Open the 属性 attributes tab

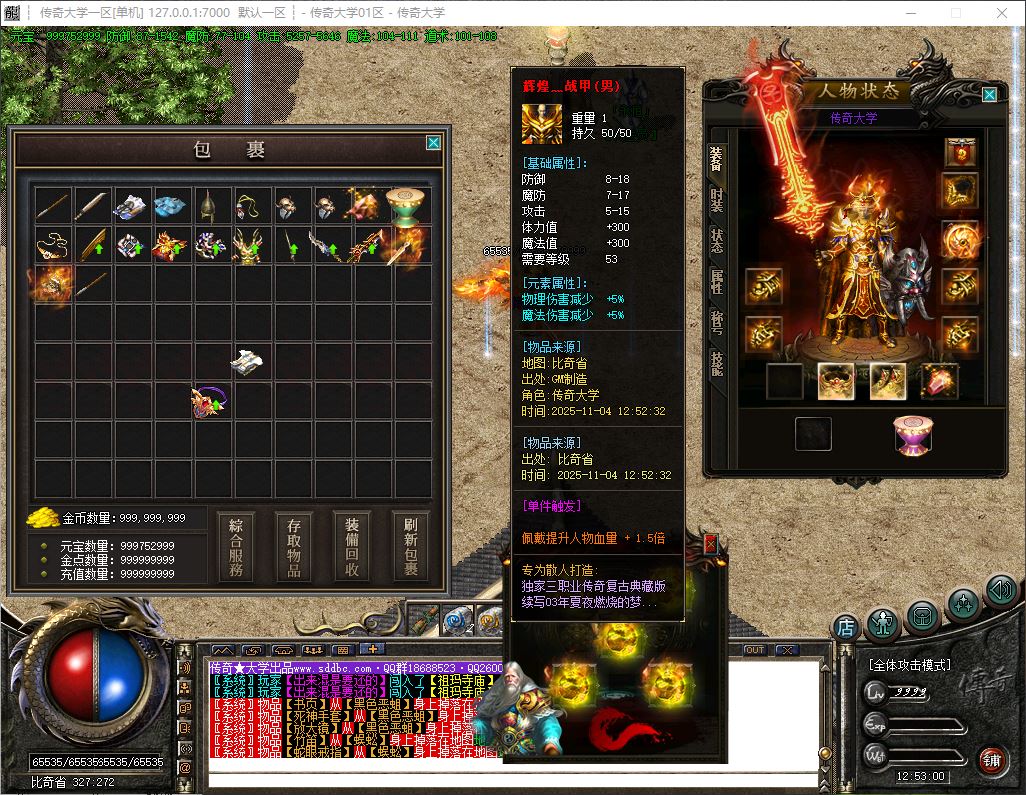pos(717,282)
